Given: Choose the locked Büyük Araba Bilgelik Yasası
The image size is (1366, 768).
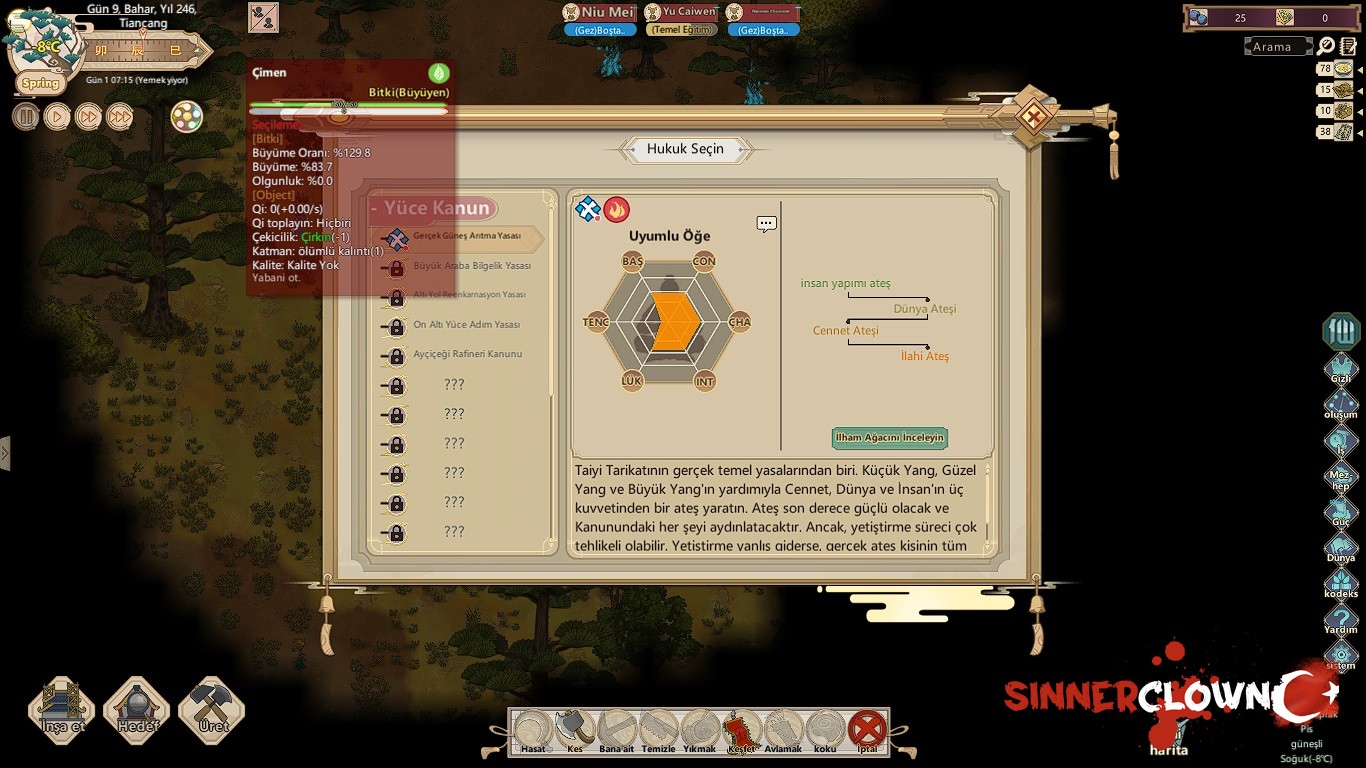Looking at the screenshot, I should pyautogui.click(x=470, y=267).
